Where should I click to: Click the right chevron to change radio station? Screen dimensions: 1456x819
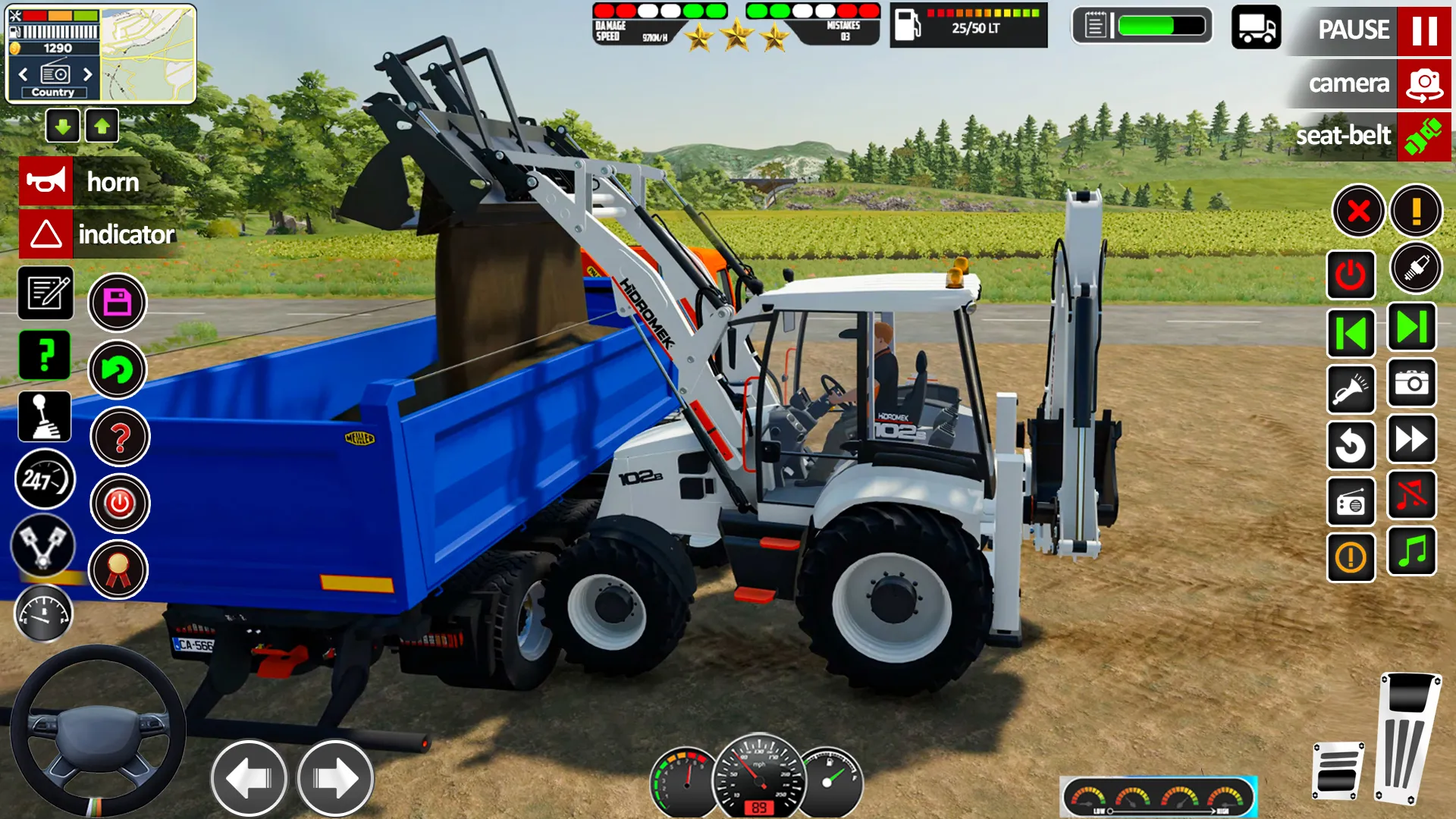(x=86, y=74)
